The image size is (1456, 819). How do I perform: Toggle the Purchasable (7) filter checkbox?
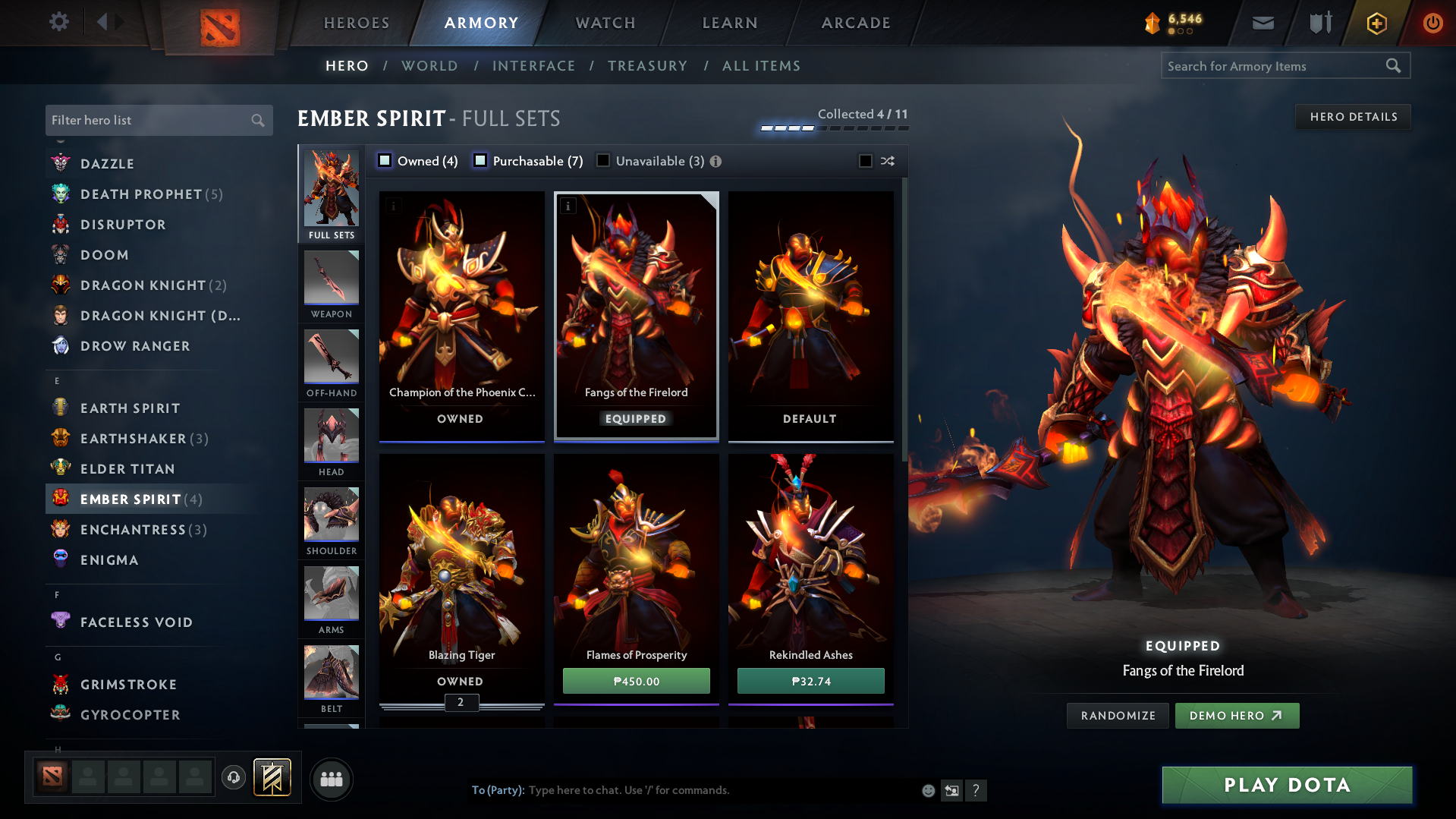coord(480,160)
